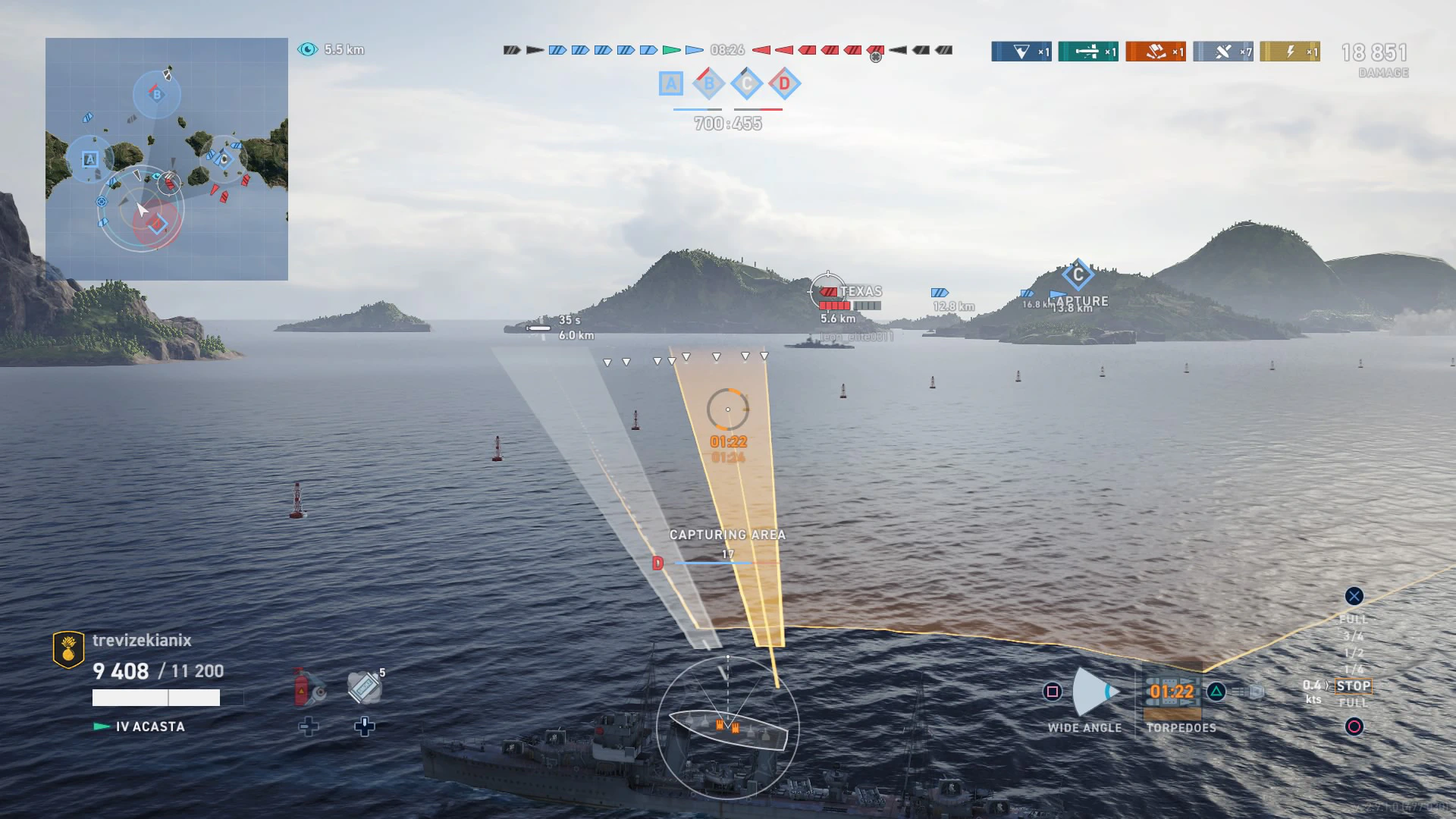Select the red D capture point icon
Screen dimensions: 1456x819
tap(784, 83)
